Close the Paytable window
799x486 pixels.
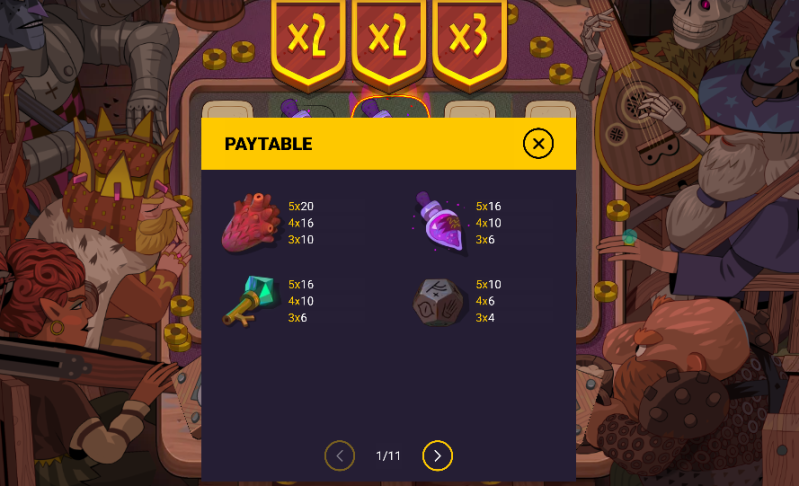[x=538, y=144]
